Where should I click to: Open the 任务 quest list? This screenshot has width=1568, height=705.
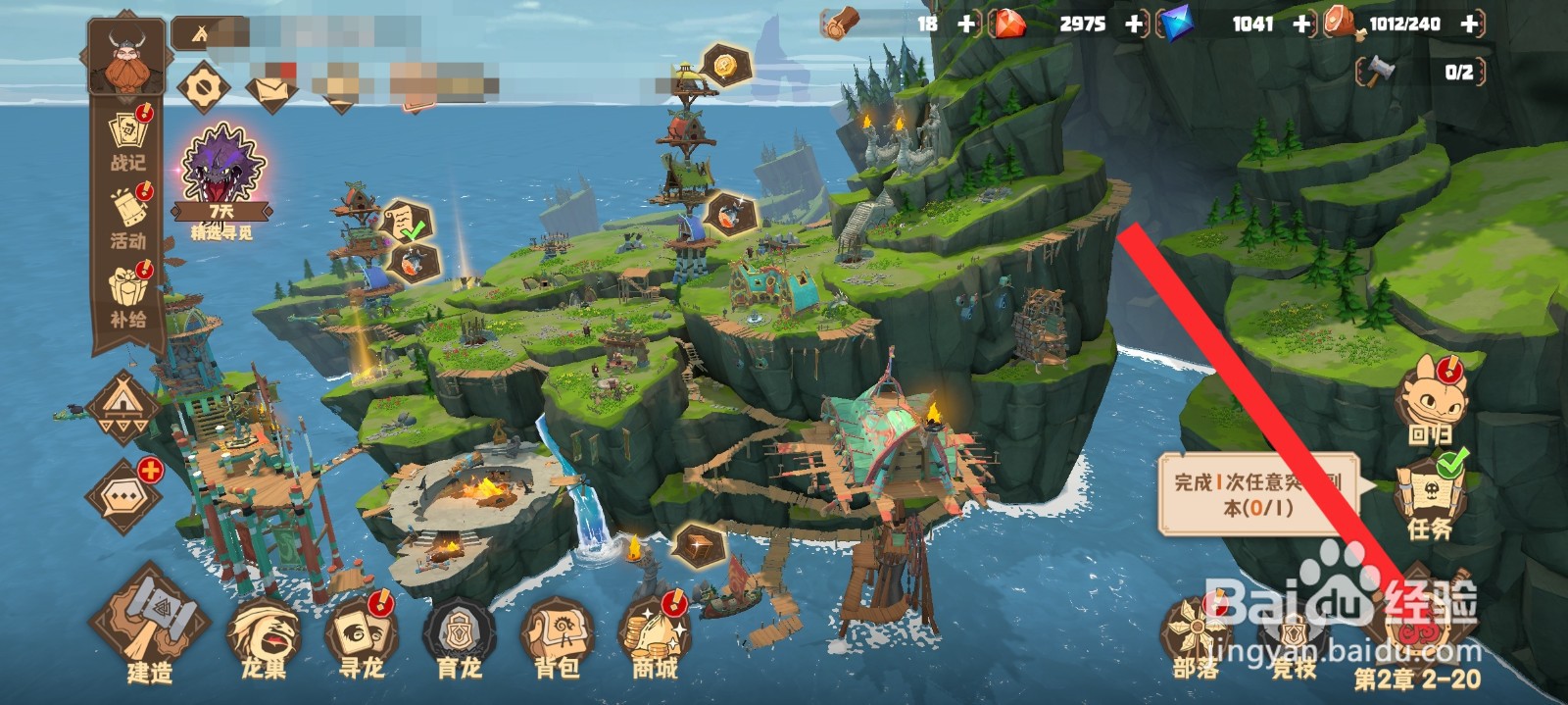point(1430,495)
